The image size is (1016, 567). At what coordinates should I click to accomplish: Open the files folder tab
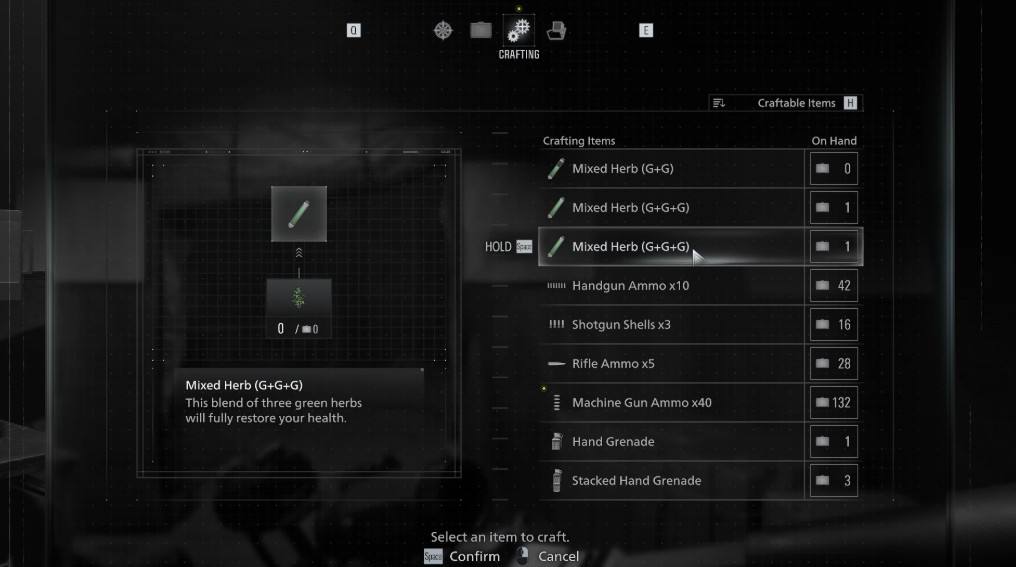point(556,30)
